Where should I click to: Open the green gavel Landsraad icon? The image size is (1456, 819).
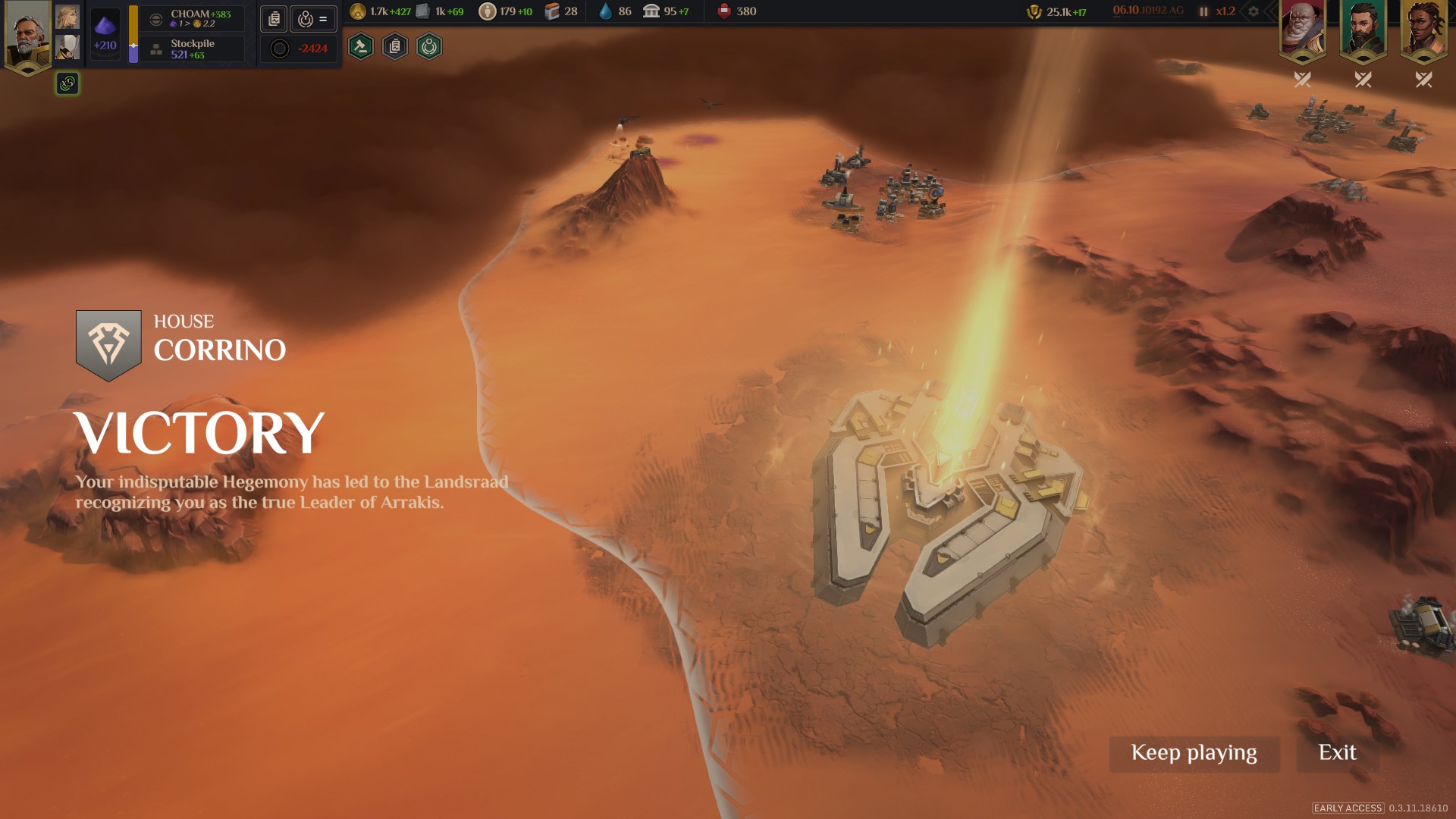pyautogui.click(x=361, y=47)
